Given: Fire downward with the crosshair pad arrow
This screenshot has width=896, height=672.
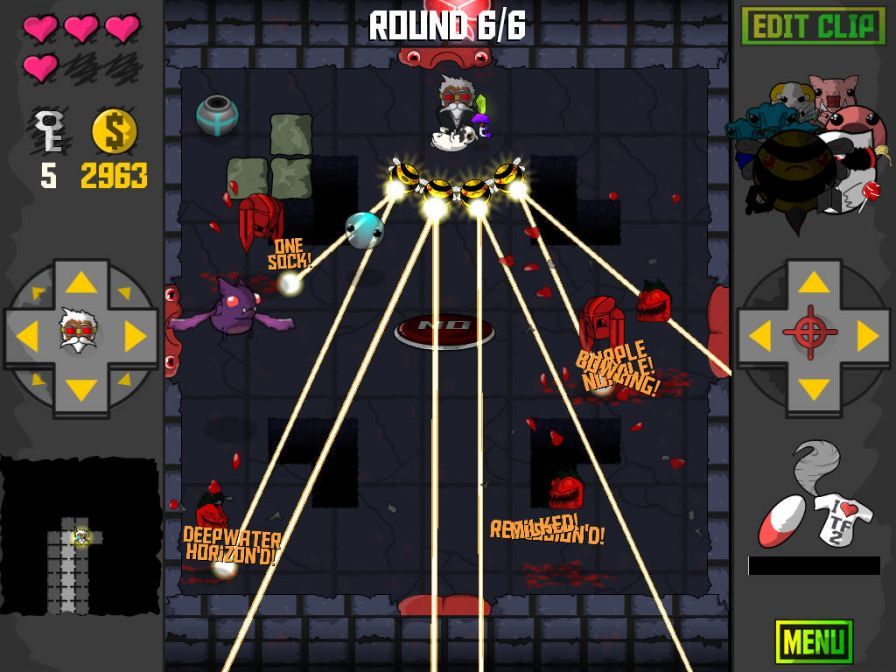Looking at the screenshot, I should pos(813,389).
